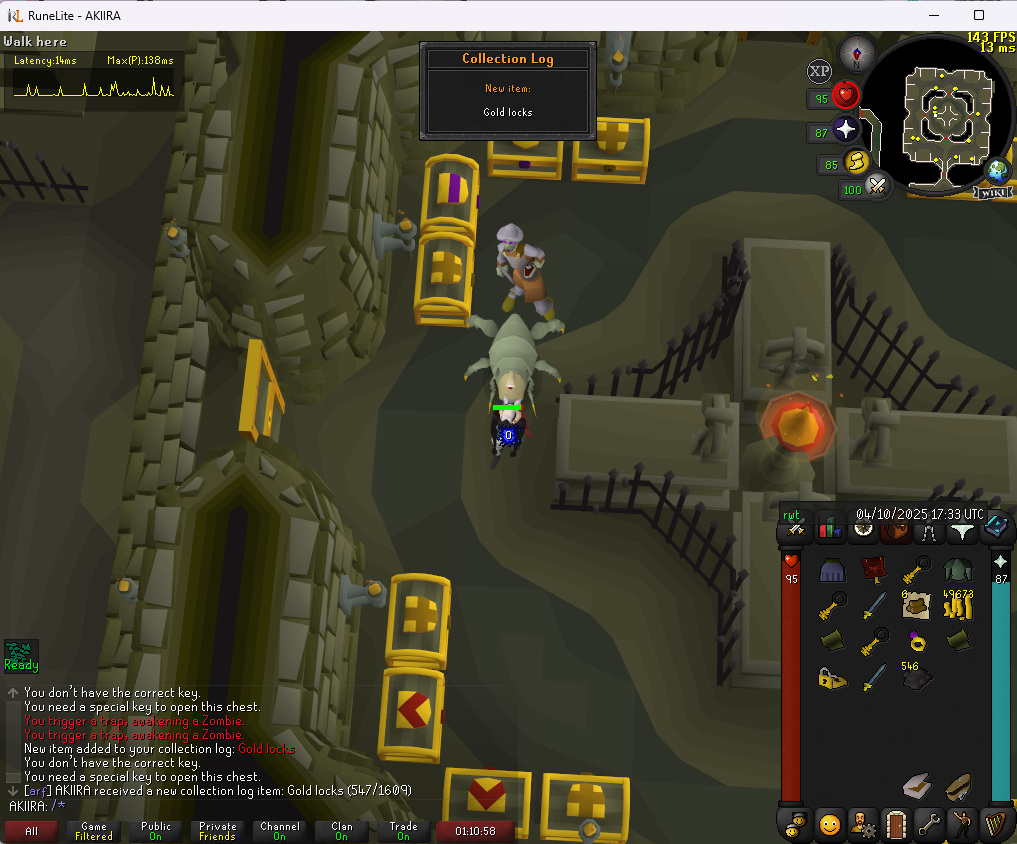This screenshot has height=844, width=1017.
Task: Open the Game chat filter tab
Action: pyautogui.click(x=94, y=831)
